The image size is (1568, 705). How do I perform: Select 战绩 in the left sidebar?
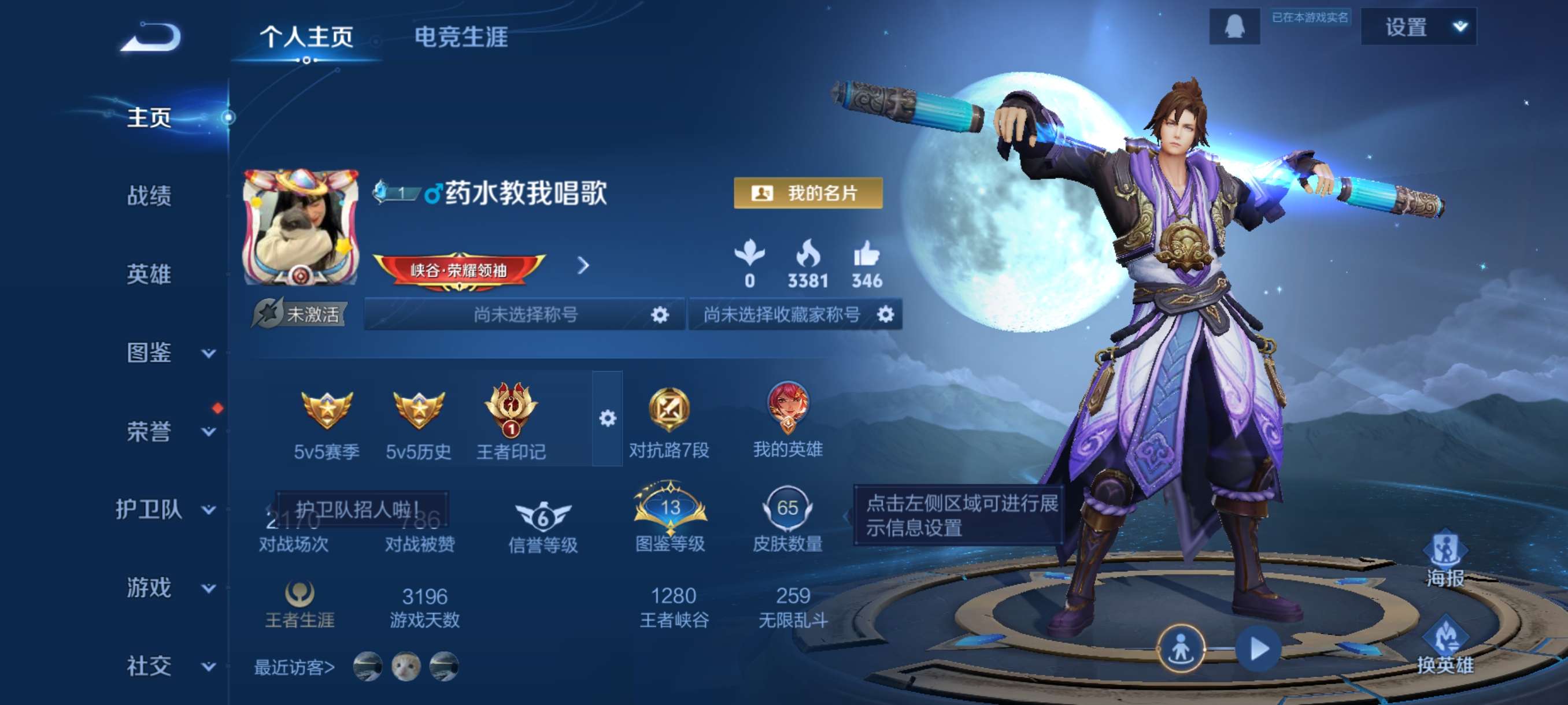pyautogui.click(x=149, y=198)
